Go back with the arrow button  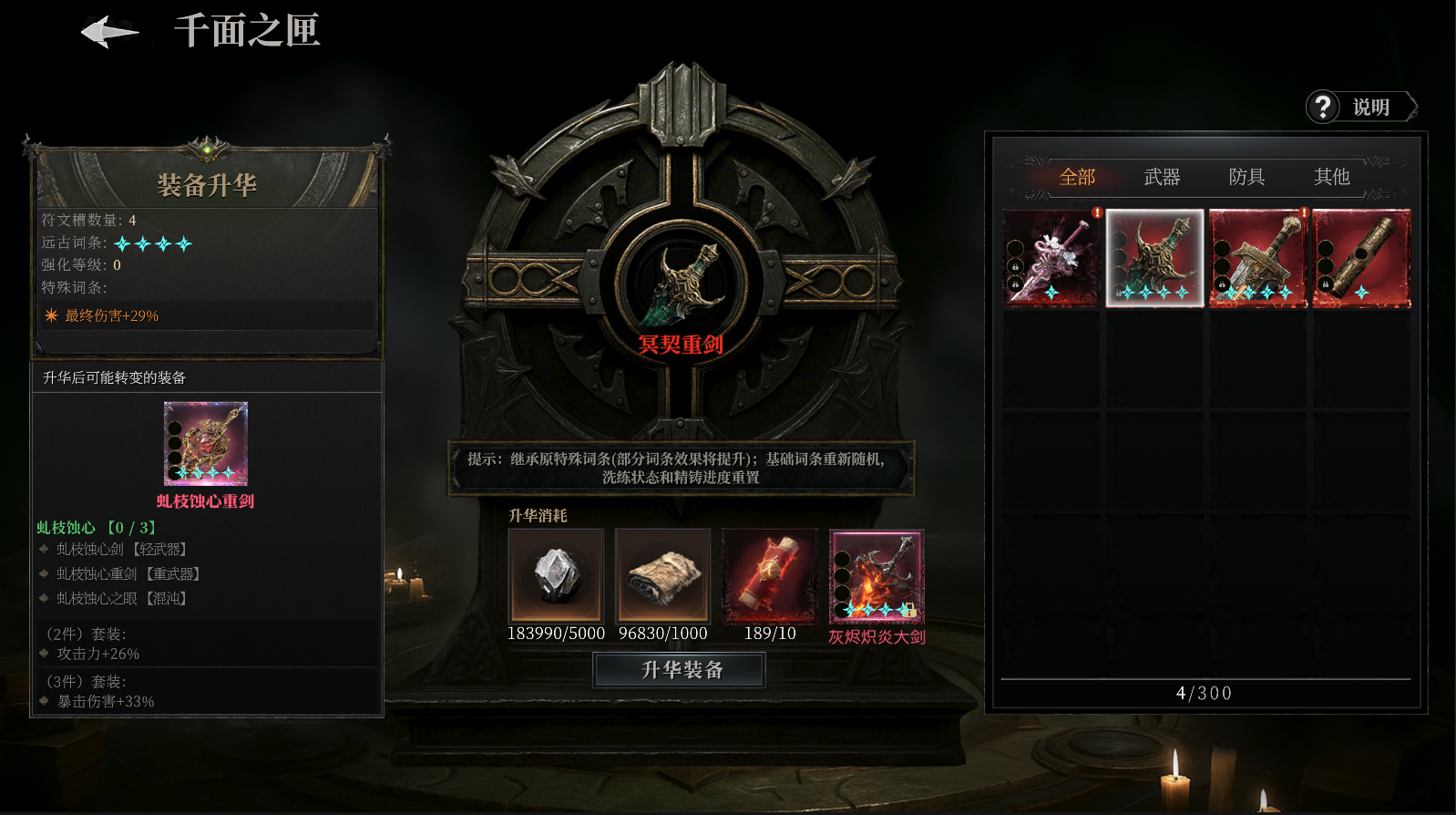tap(110, 33)
